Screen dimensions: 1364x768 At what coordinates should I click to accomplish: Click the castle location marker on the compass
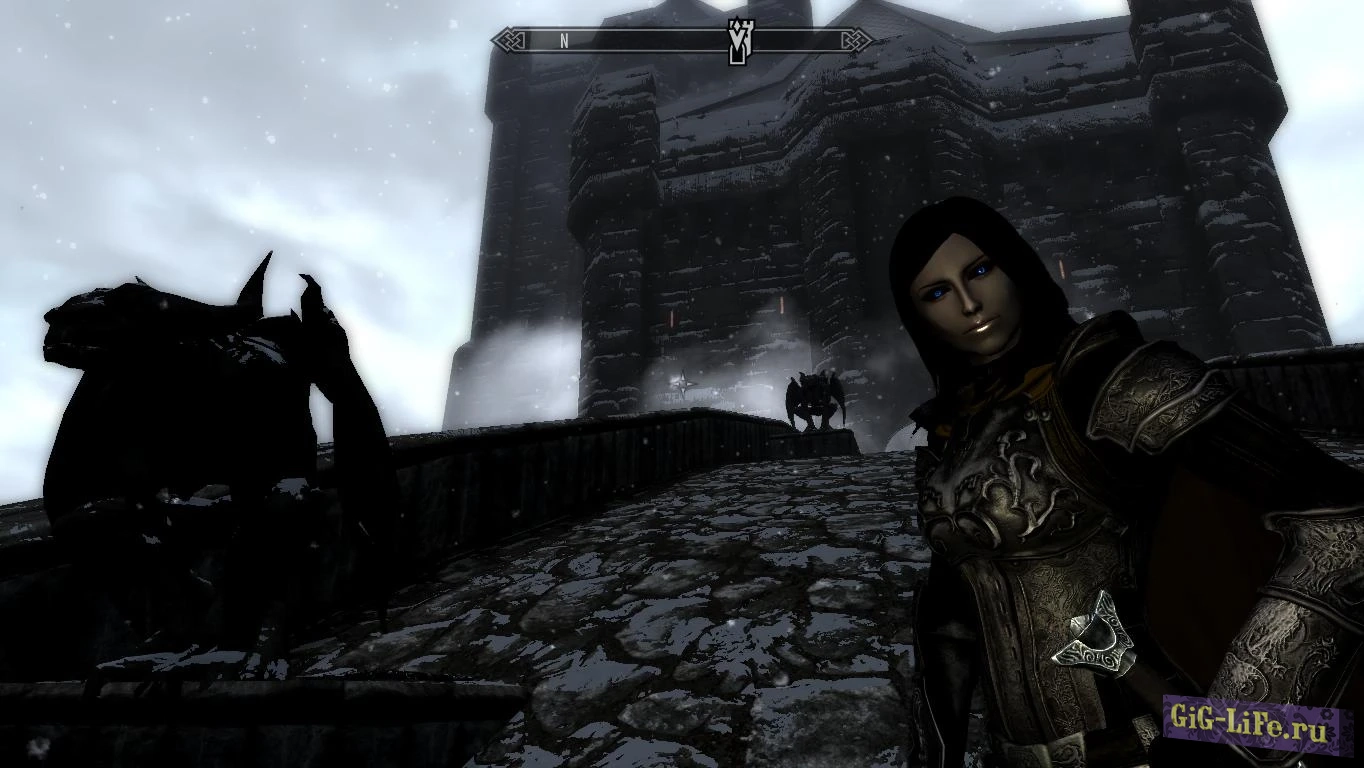[739, 41]
